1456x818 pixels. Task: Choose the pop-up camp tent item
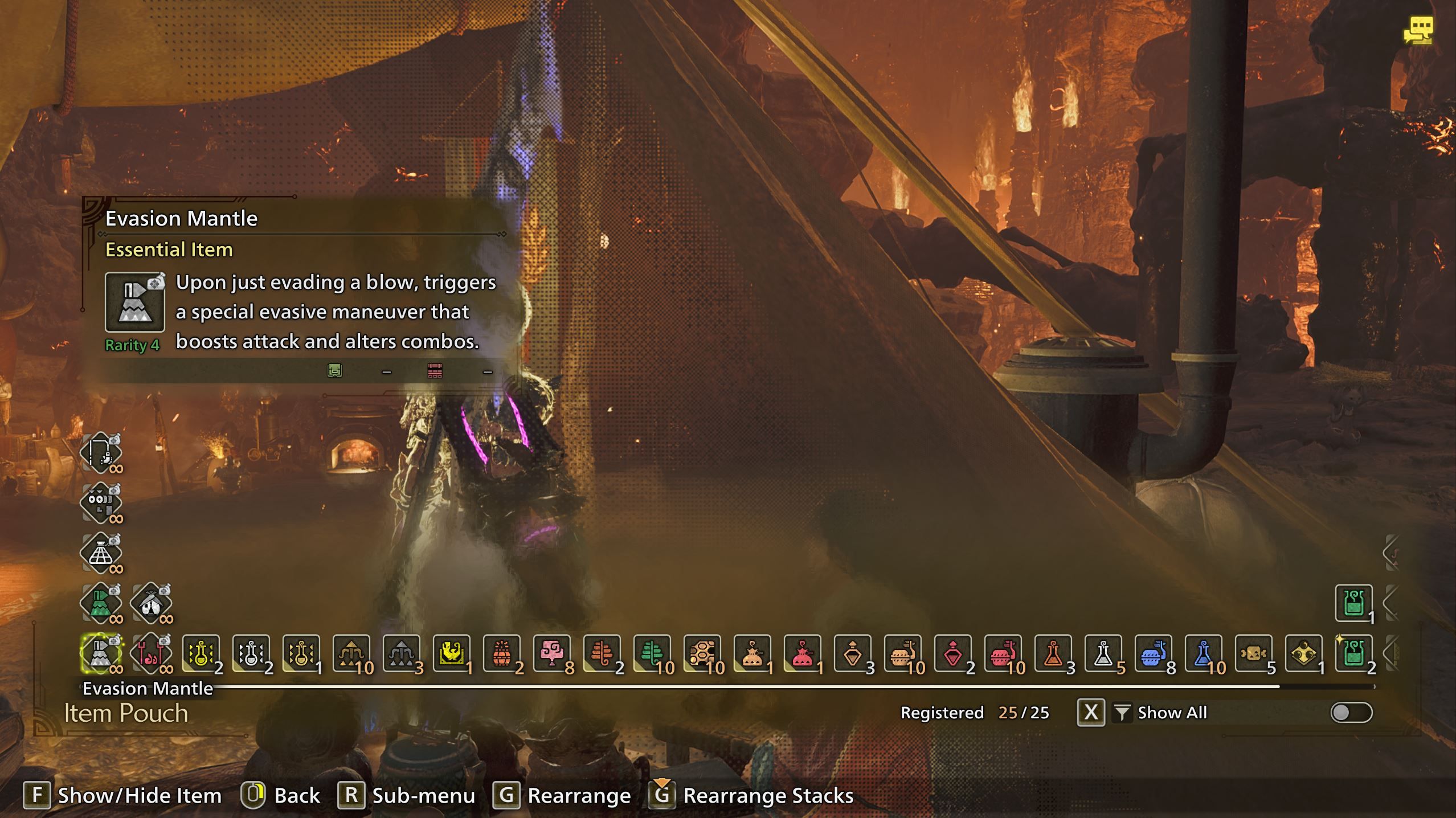click(x=151, y=603)
